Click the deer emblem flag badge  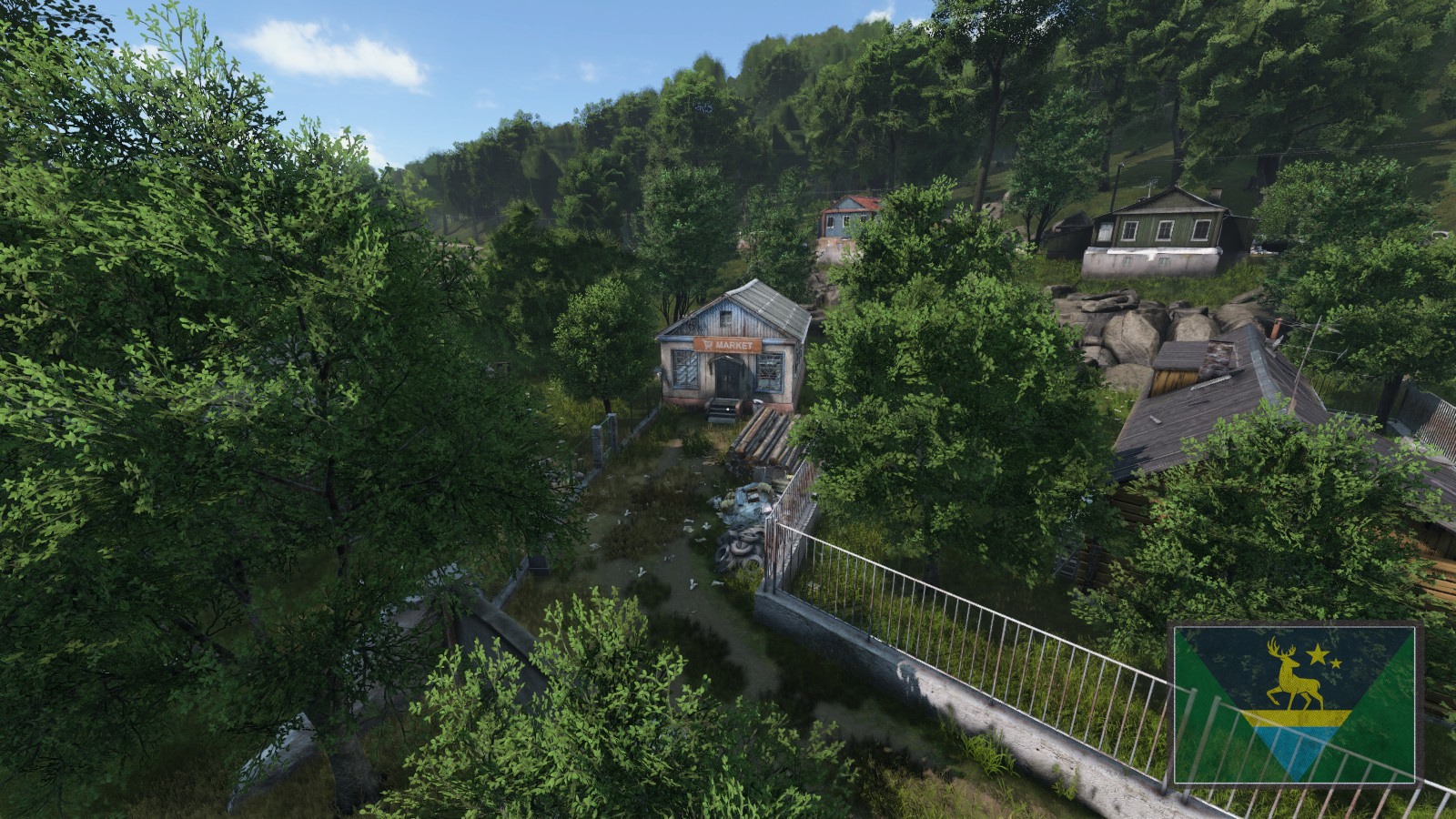click(x=1295, y=703)
